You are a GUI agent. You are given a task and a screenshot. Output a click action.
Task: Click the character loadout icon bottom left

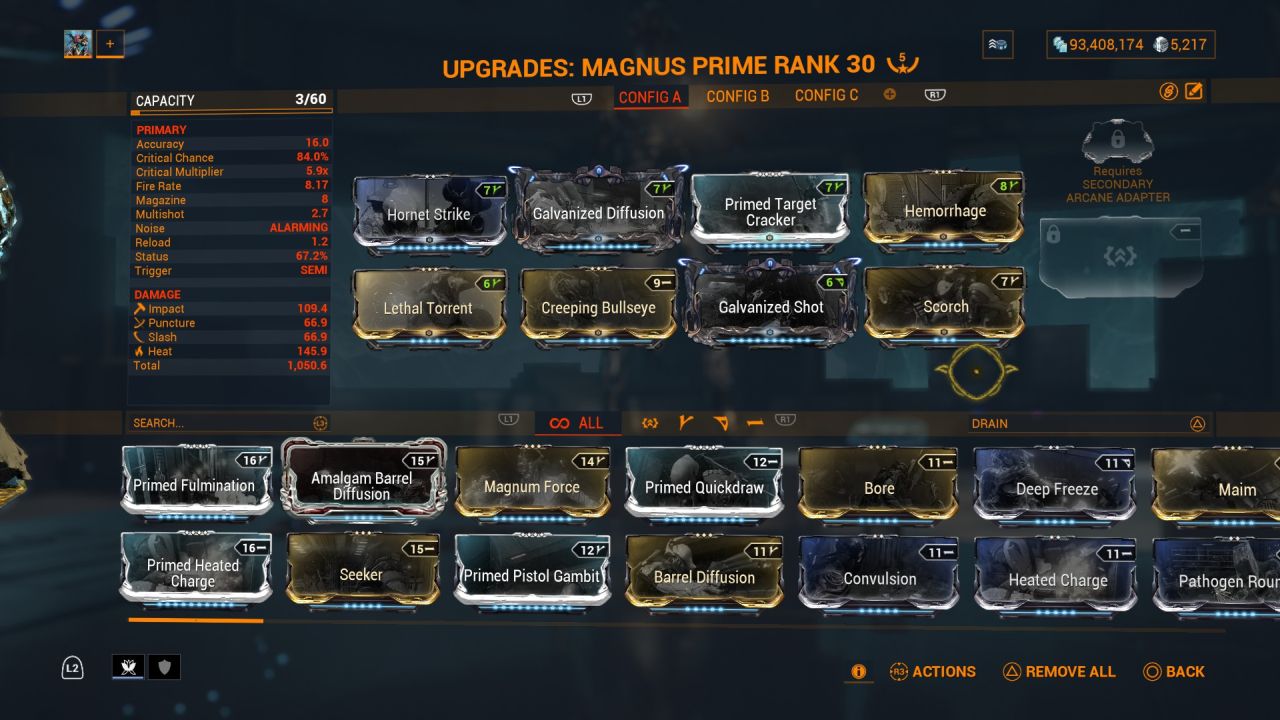(x=128, y=667)
